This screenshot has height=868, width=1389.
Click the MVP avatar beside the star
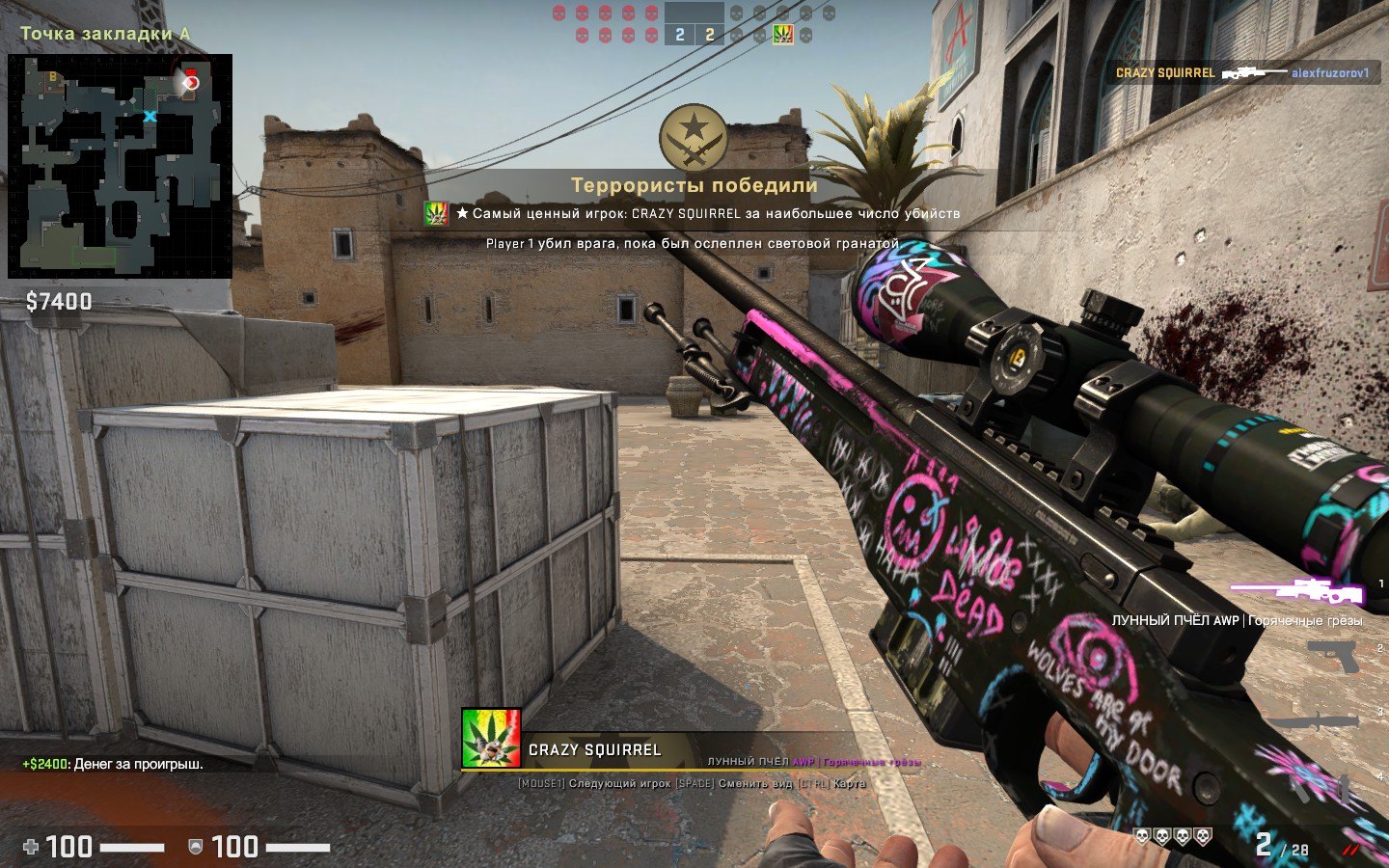(x=437, y=214)
